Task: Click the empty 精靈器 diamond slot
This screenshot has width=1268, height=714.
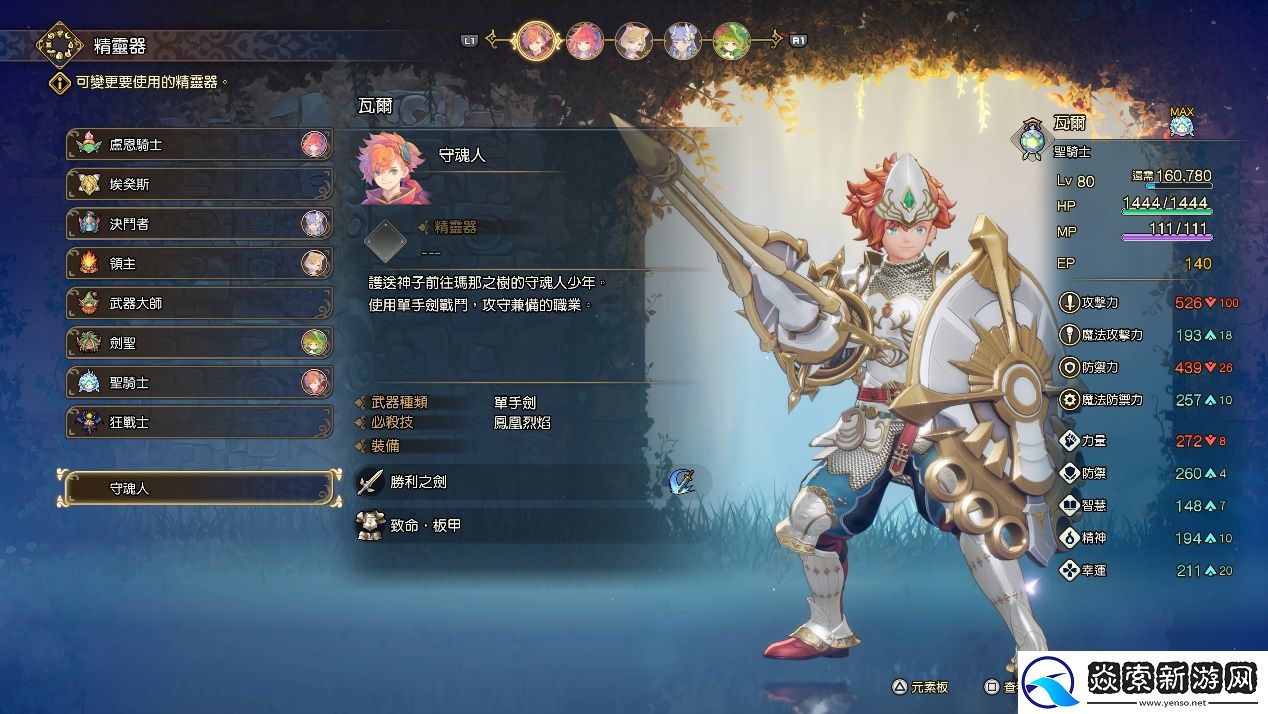Action: point(385,241)
